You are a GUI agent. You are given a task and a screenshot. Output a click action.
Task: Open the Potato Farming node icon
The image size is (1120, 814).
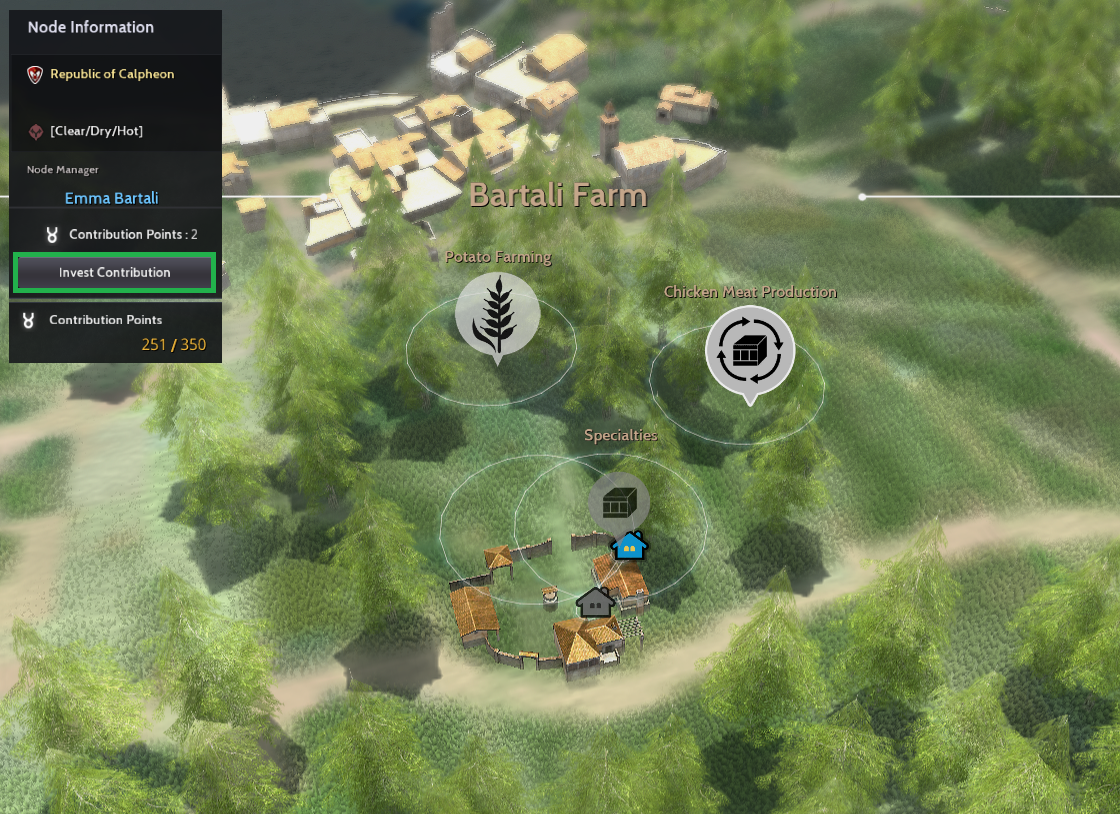pos(497,314)
